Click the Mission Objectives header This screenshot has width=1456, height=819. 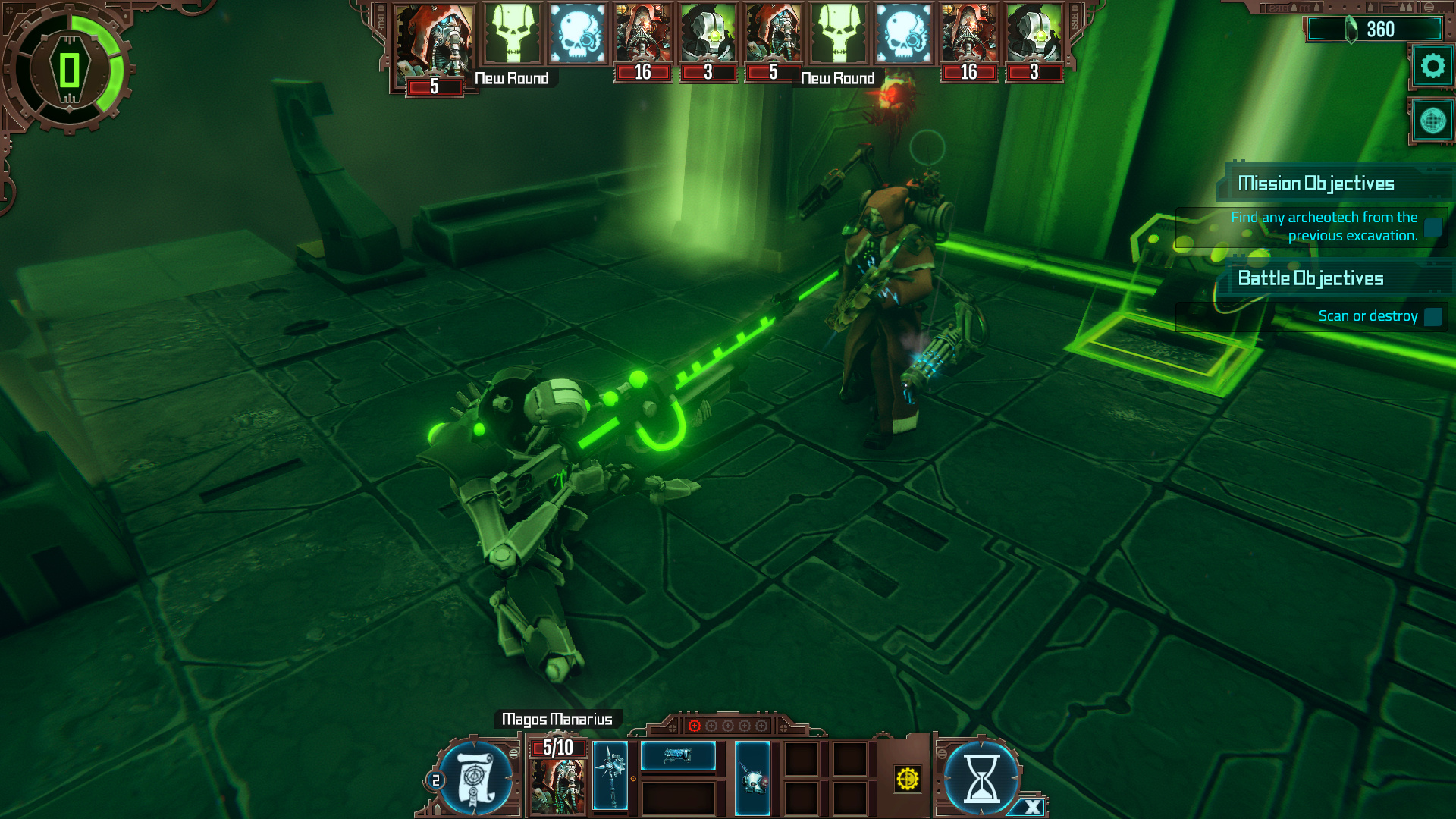pos(1316,184)
